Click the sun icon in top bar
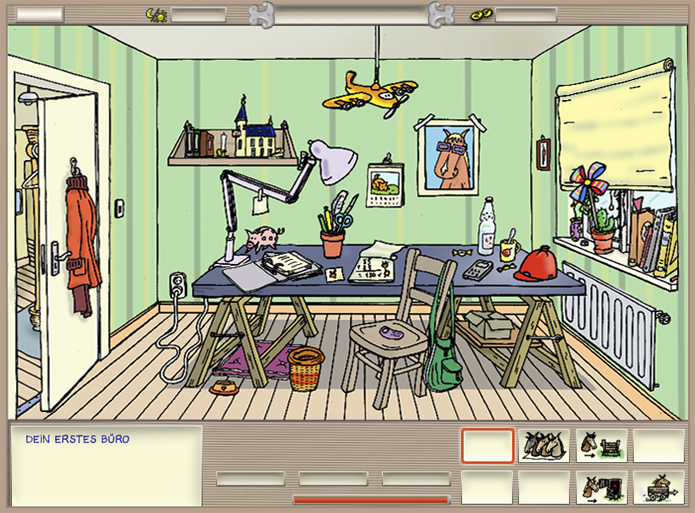Screen dimensions: 695x513 pos(157,14)
